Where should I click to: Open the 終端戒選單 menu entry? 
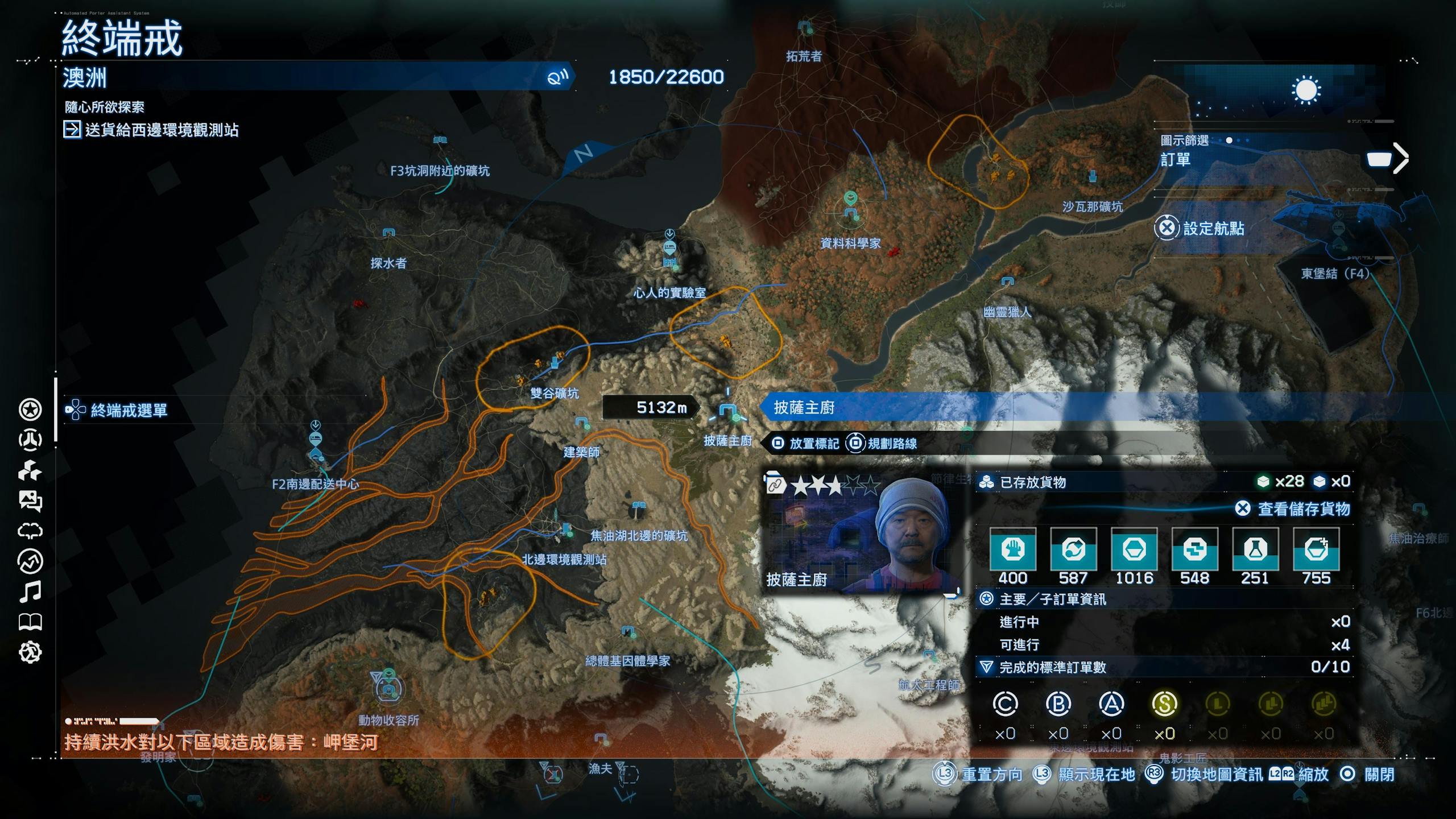[x=129, y=411]
